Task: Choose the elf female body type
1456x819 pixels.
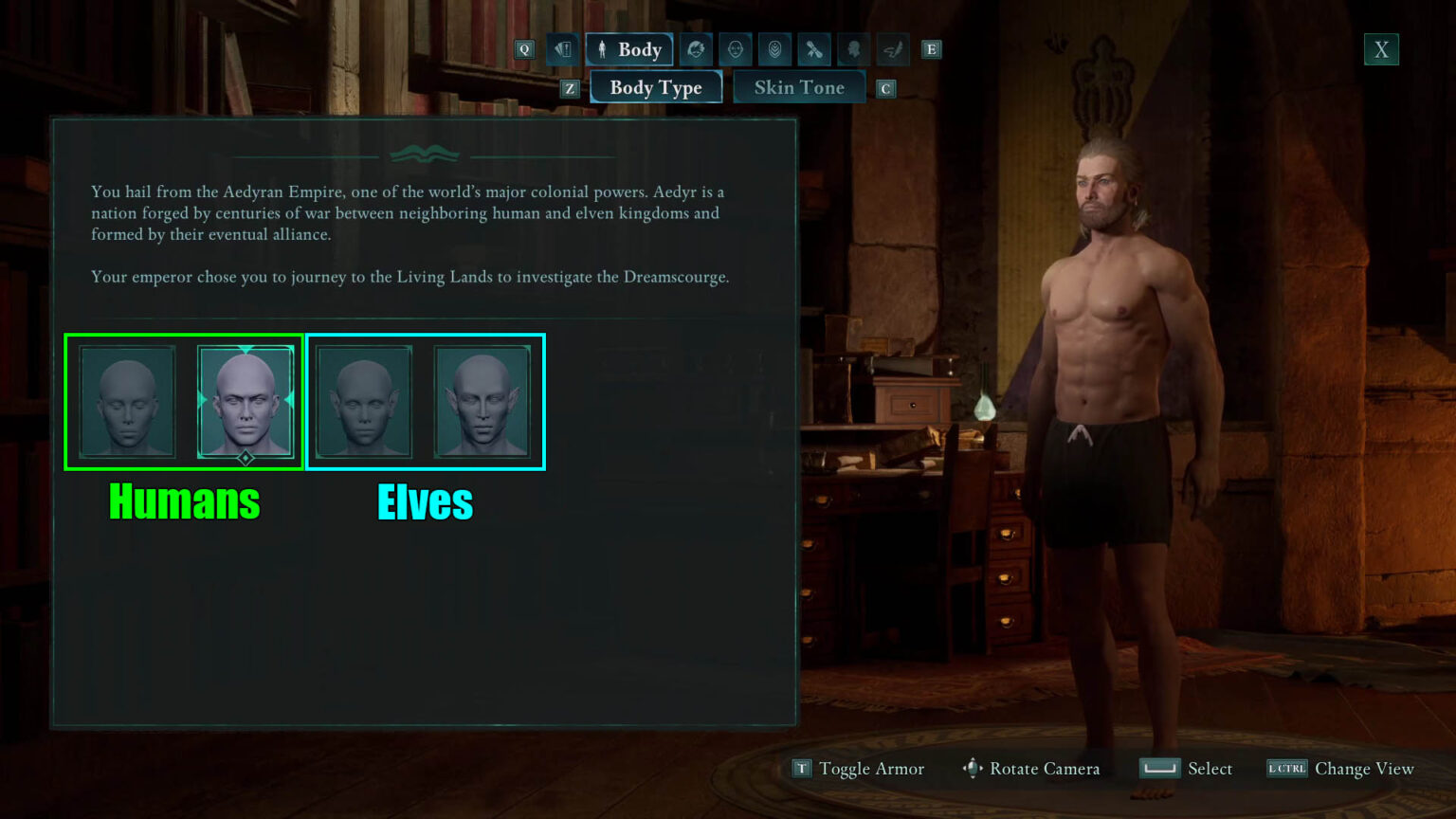Action: 363,401
